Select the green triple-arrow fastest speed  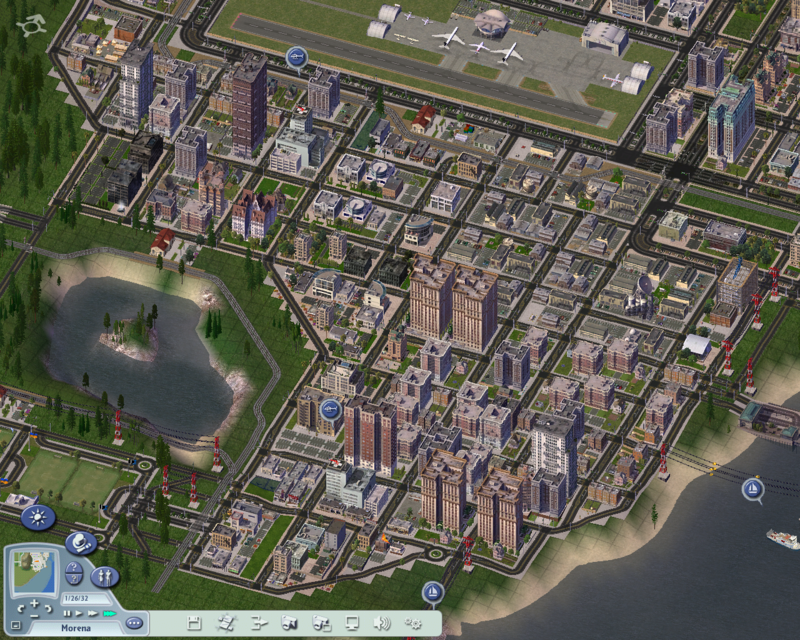(x=107, y=613)
